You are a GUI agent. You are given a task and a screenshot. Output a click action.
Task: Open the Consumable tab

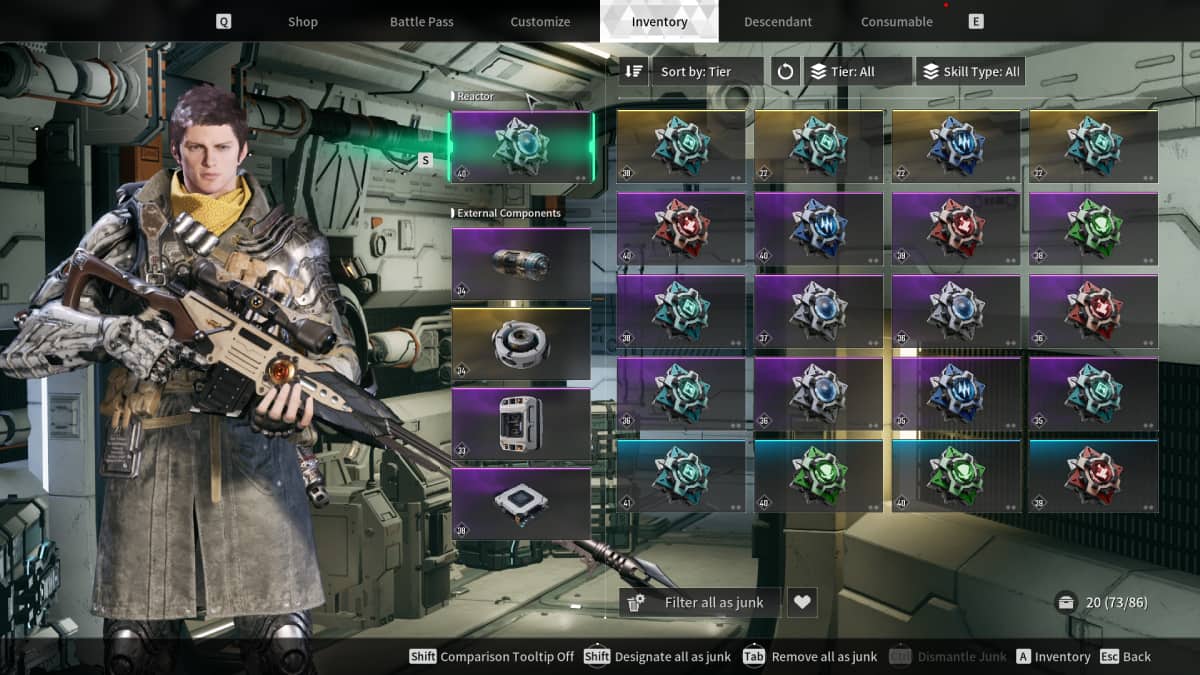tap(896, 22)
